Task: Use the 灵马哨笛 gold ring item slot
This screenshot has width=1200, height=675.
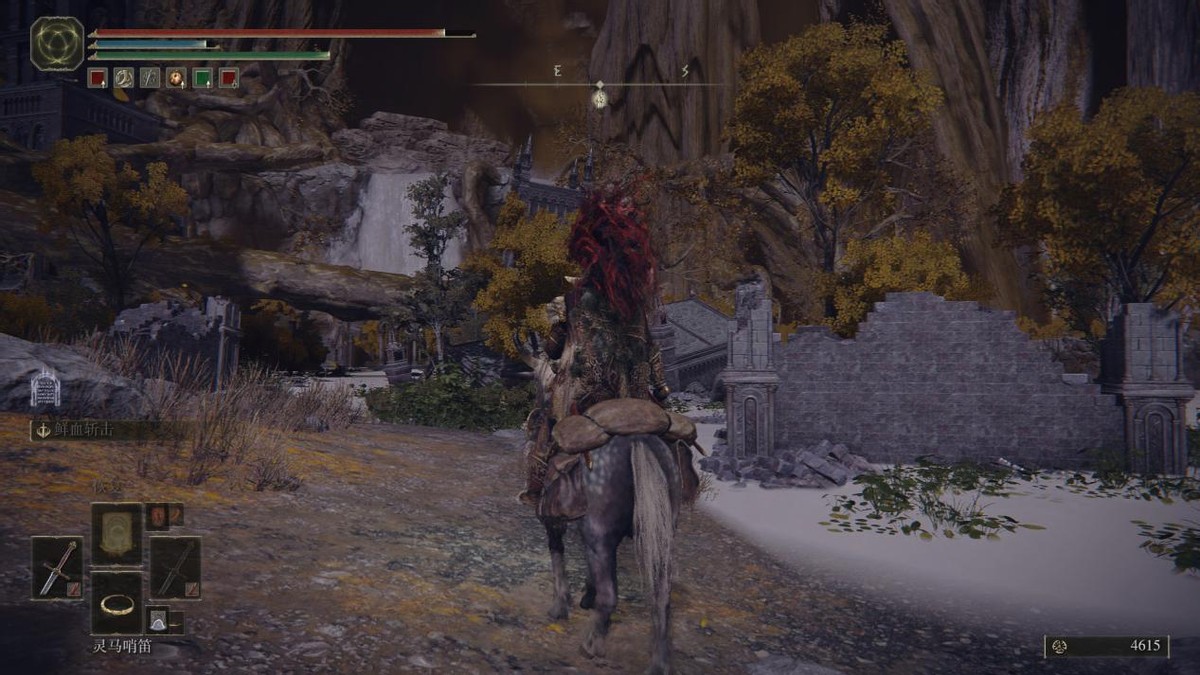Action: [x=117, y=603]
